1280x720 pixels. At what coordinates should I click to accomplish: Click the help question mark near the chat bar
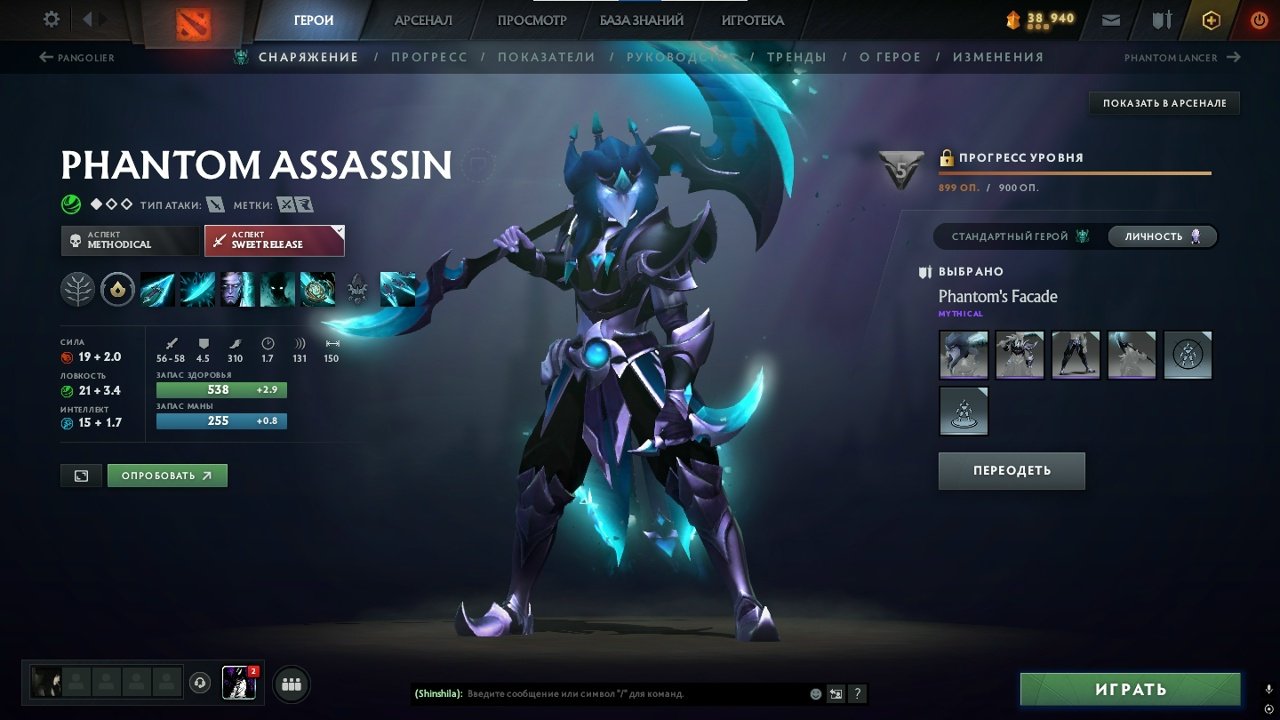click(x=858, y=693)
